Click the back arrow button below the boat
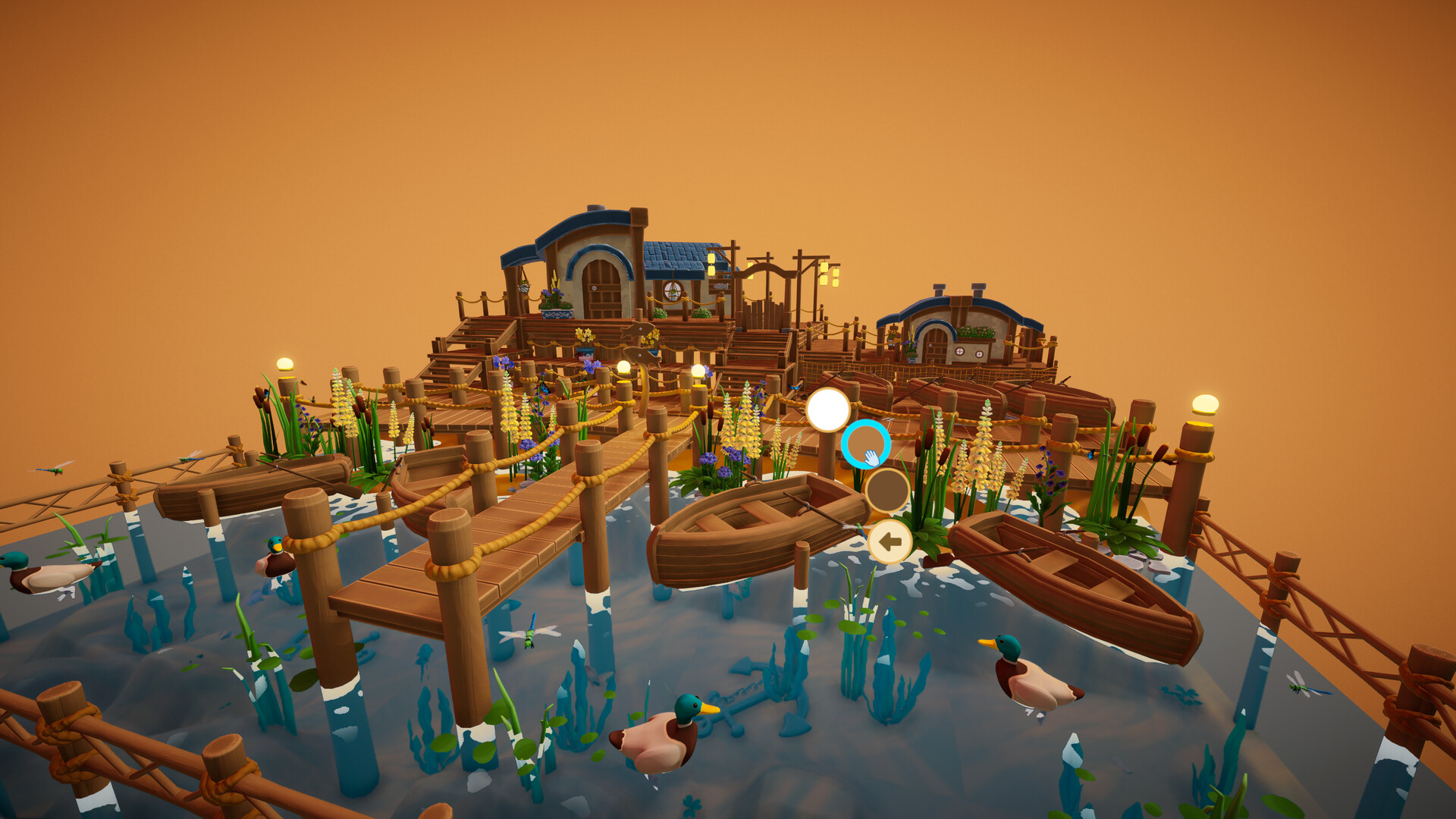The width and height of the screenshot is (1456, 819). pyautogui.click(x=889, y=541)
